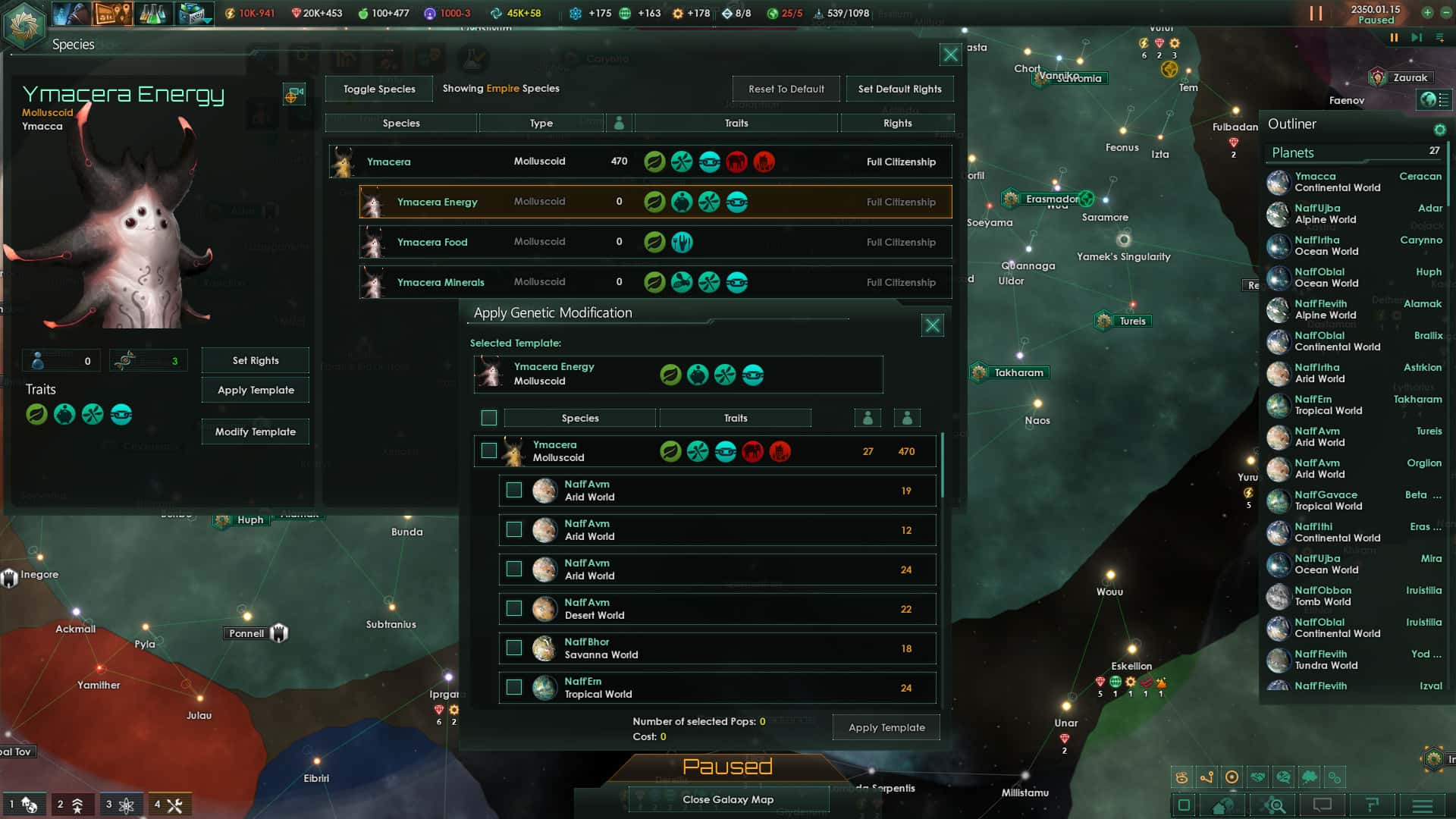Image resolution: width=1456 pixels, height=819 pixels.
Task: Click the Set Default Rights button
Action: [899, 89]
